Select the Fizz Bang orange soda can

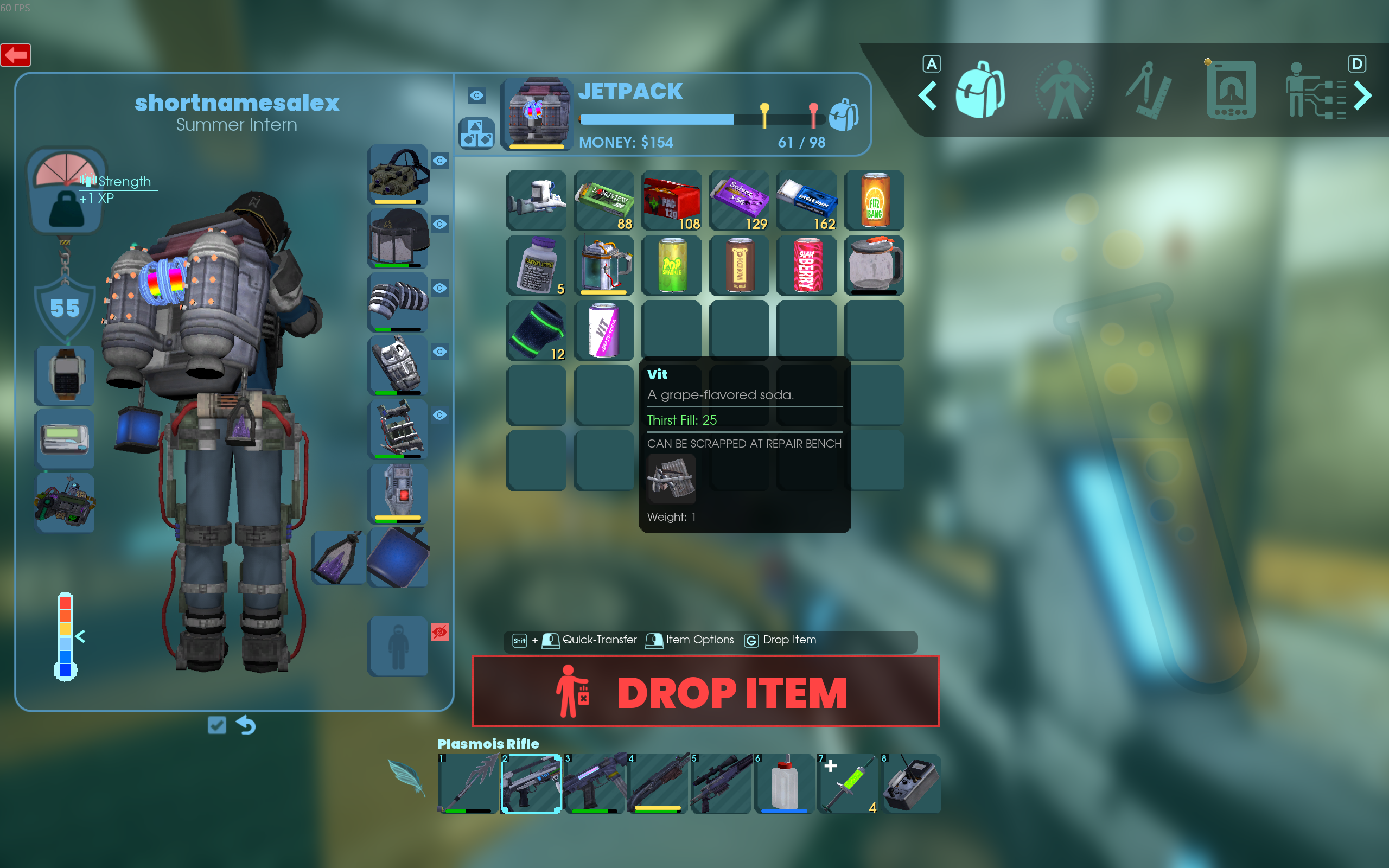click(x=874, y=200)
